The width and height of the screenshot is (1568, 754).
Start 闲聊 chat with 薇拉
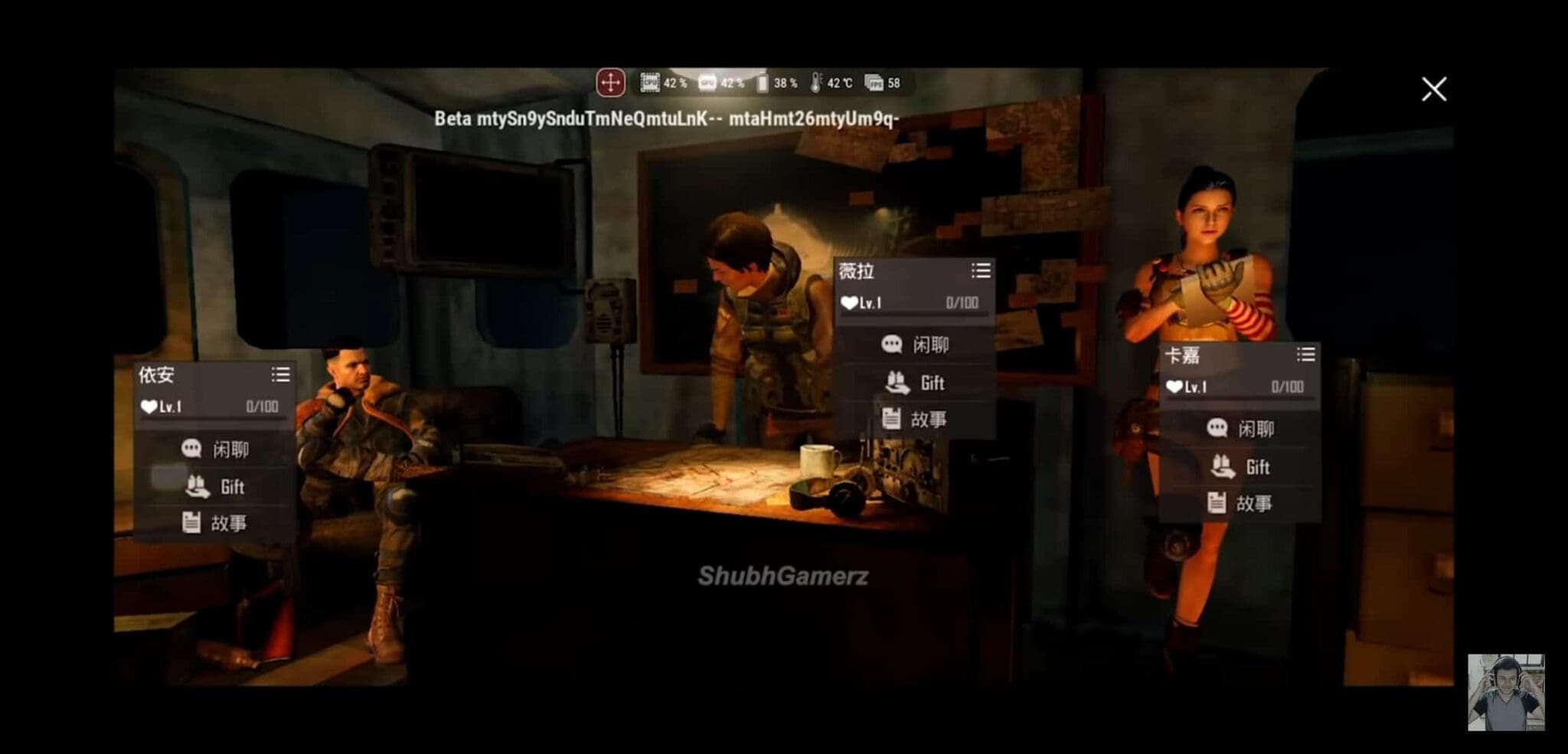coord(915,345)
